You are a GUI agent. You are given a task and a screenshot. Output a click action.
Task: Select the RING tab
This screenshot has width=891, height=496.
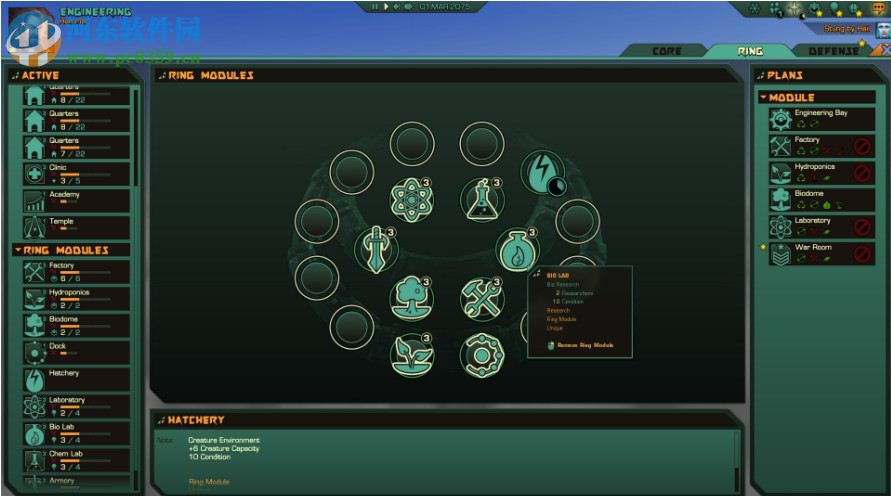click(749, 51)
